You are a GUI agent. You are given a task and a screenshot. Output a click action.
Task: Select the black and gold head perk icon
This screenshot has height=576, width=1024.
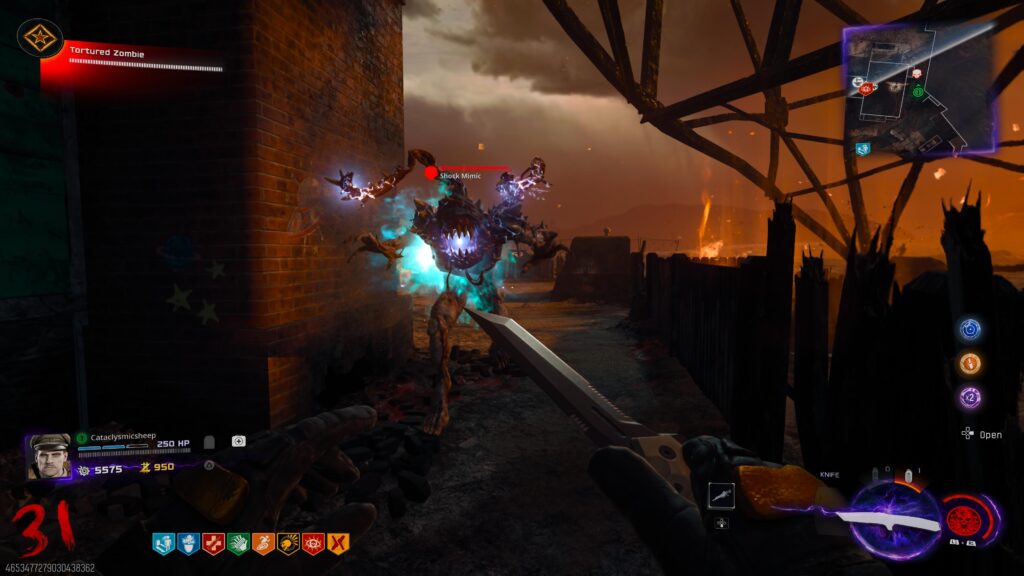coord(288,543)
